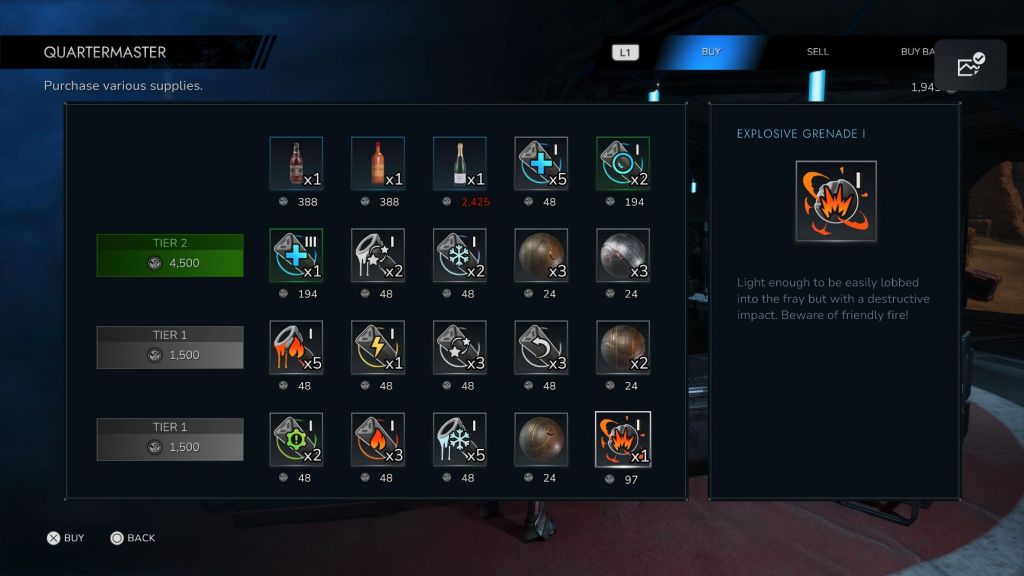
Task: Select the green gear cartridge
Action: click(x=296, y=439)
